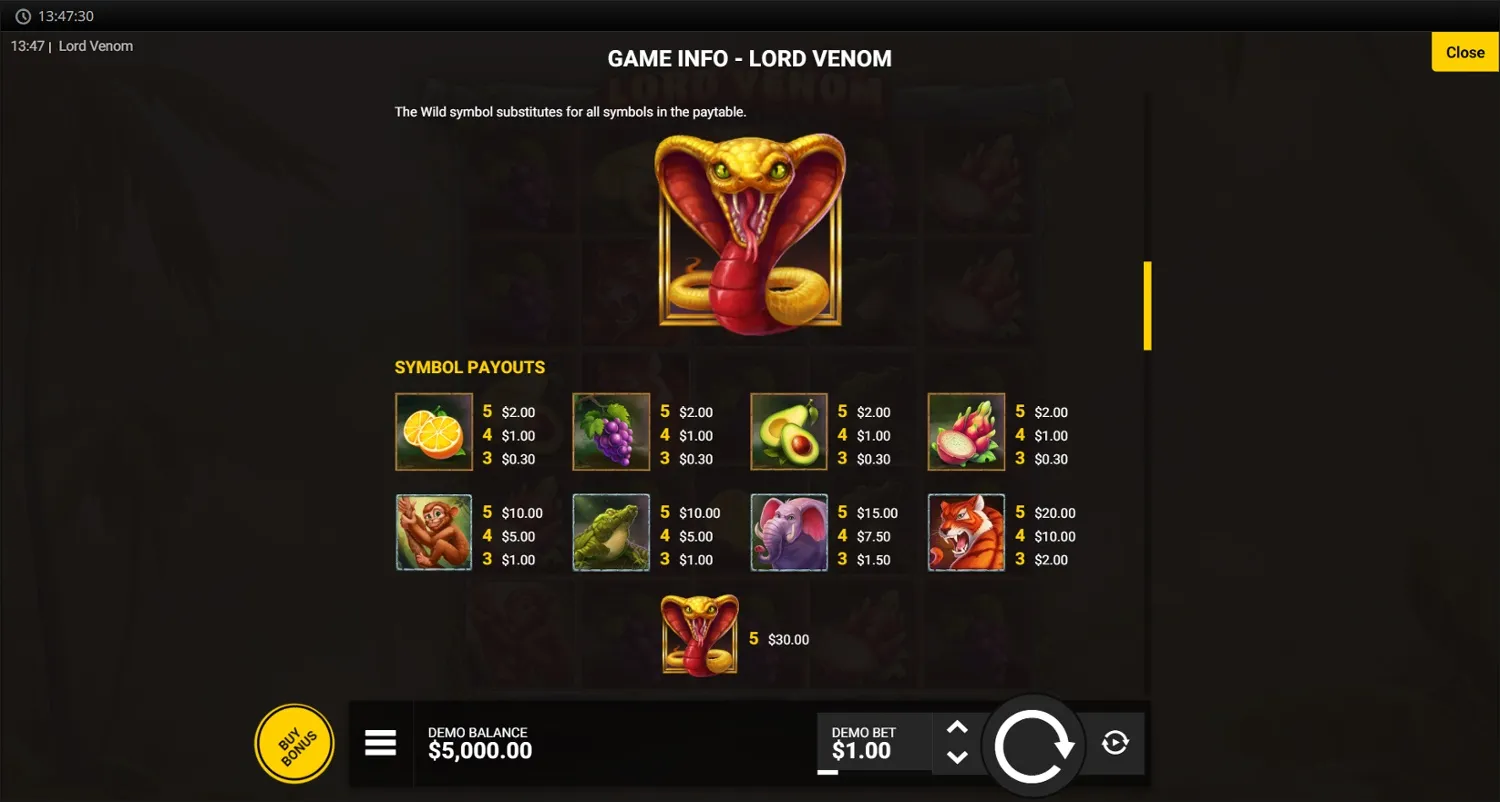The width and height of the screenshot is (1500, 802).
Task: Select the crocodile symbol icon
Action: 611,531
